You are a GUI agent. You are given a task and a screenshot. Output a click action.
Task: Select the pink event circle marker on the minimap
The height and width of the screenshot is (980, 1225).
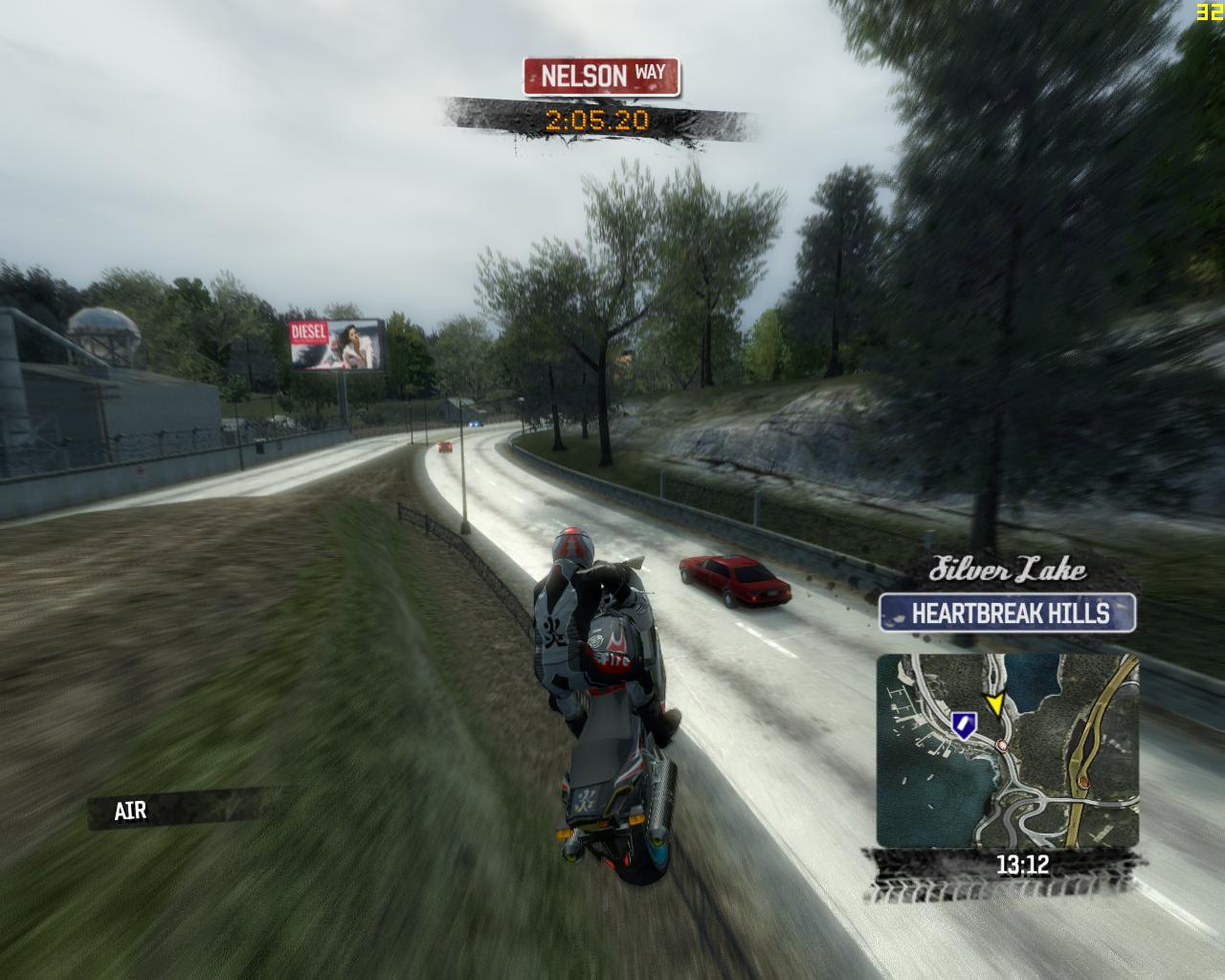[x=1003, y=745]
